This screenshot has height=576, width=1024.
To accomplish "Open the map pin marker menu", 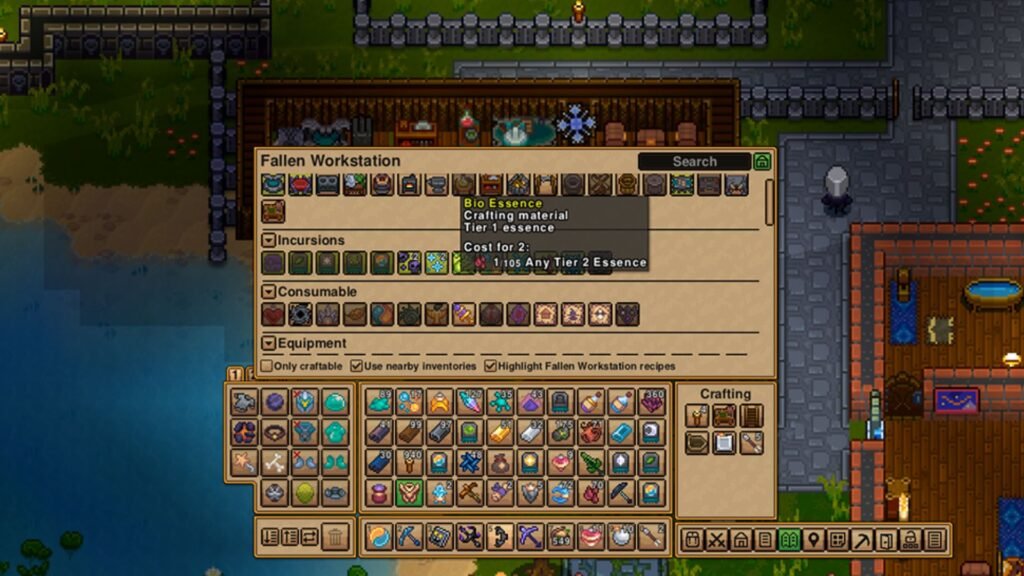I will click(x=813, y=540).
